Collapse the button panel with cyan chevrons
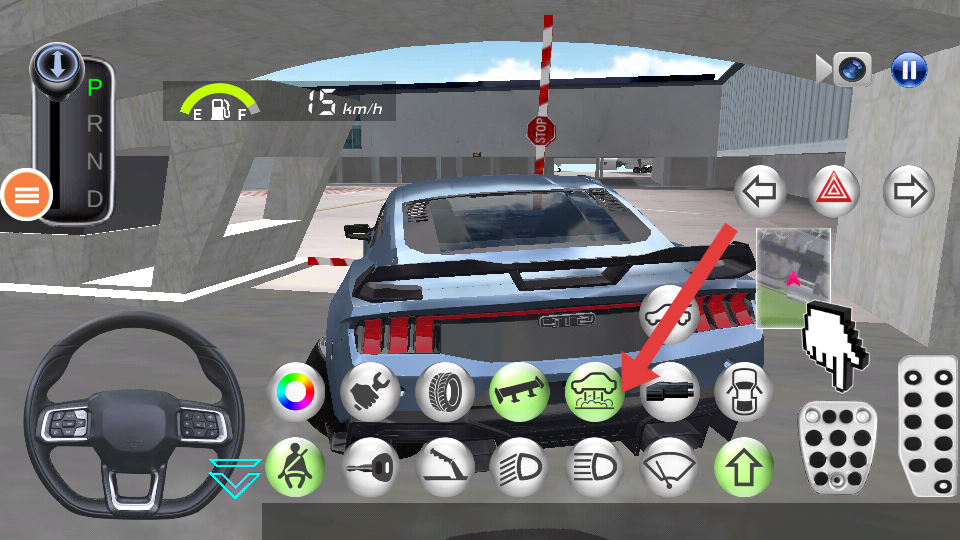This screenshot has height=540, width=960. (235, 477)
